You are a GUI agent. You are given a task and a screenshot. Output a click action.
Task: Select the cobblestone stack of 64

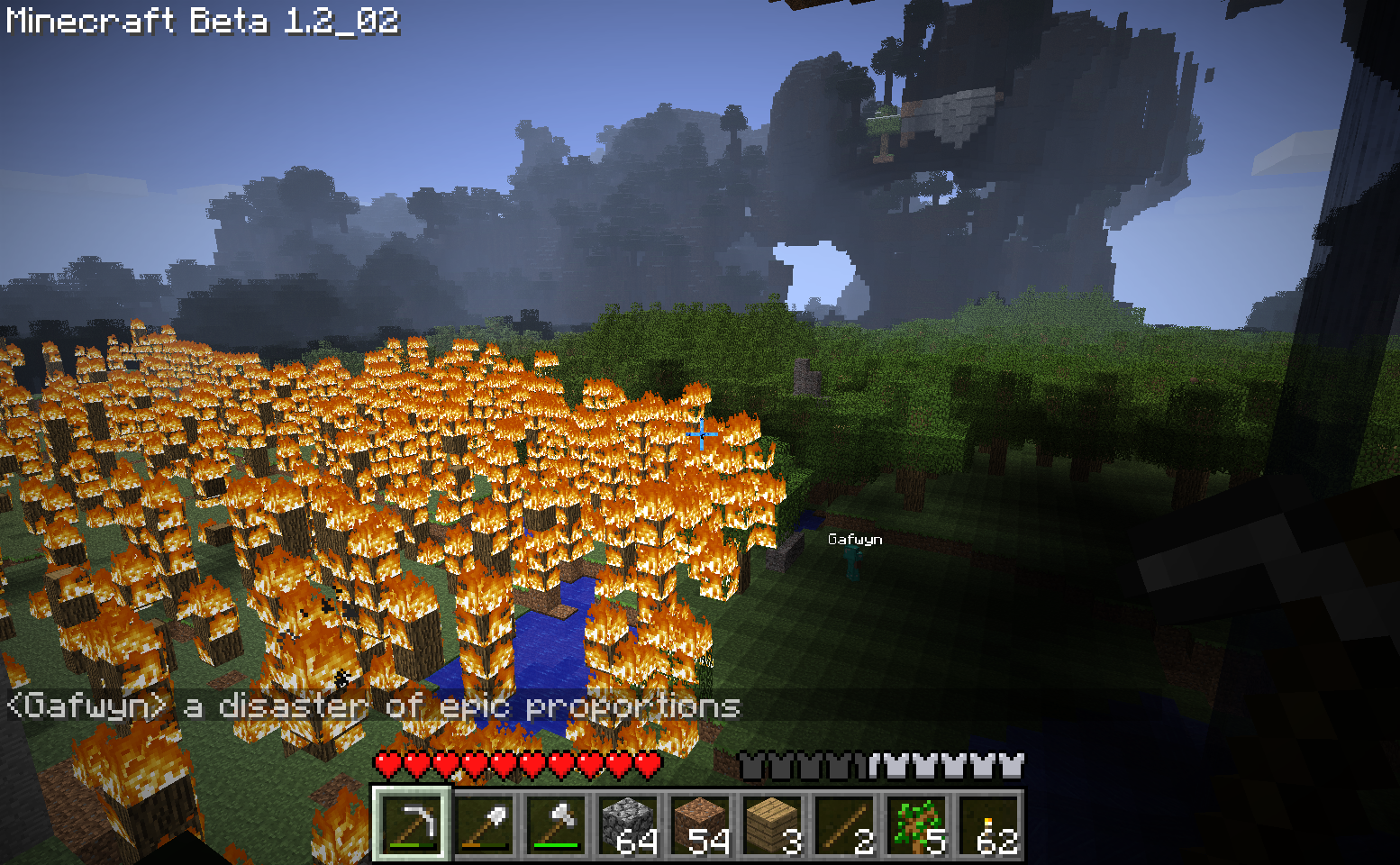628,824
